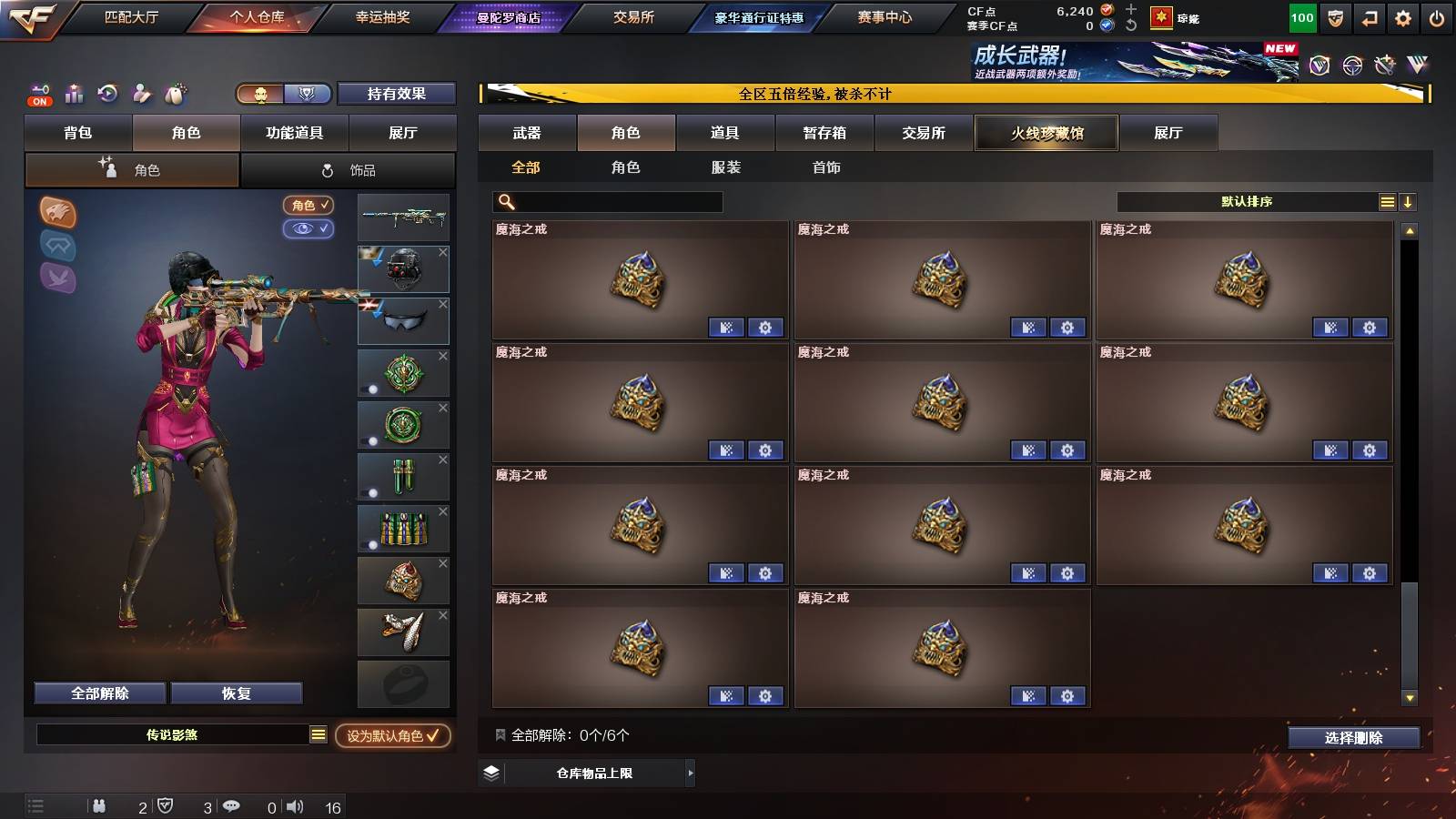Click the return arrow icon near settings
Image resolution: width=1456 pixels, height=819 pixels.
click(1368, 16)
